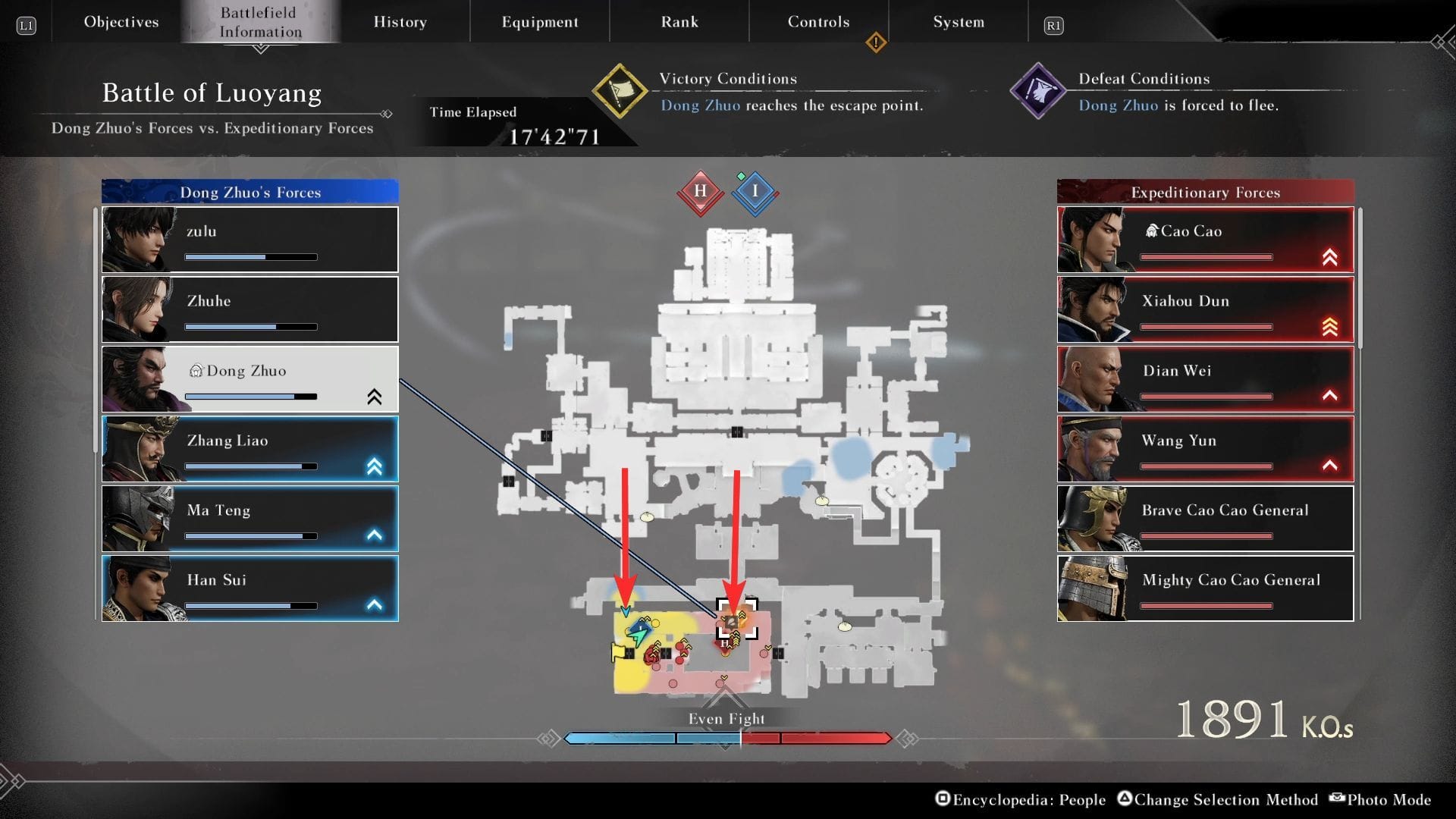Choose Xiahou Dun's enemy officer row
Screen dimensions: 1456x819
click(x=1205, y=309)
